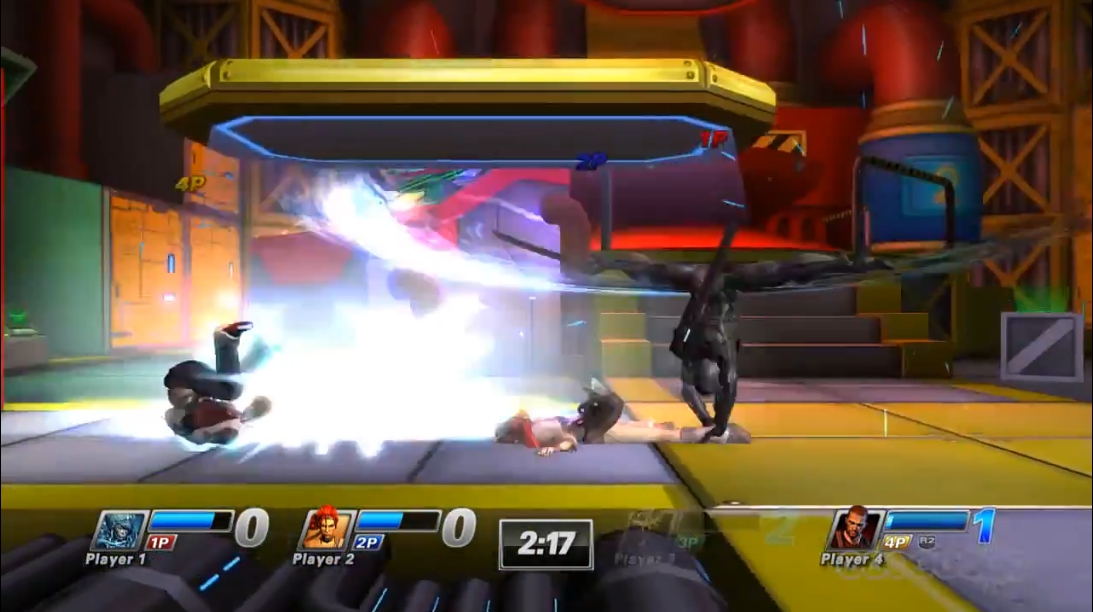The image size is (1093, 612).
Task: Select Player 4's character portrait
Action: (x=855, y=529)
